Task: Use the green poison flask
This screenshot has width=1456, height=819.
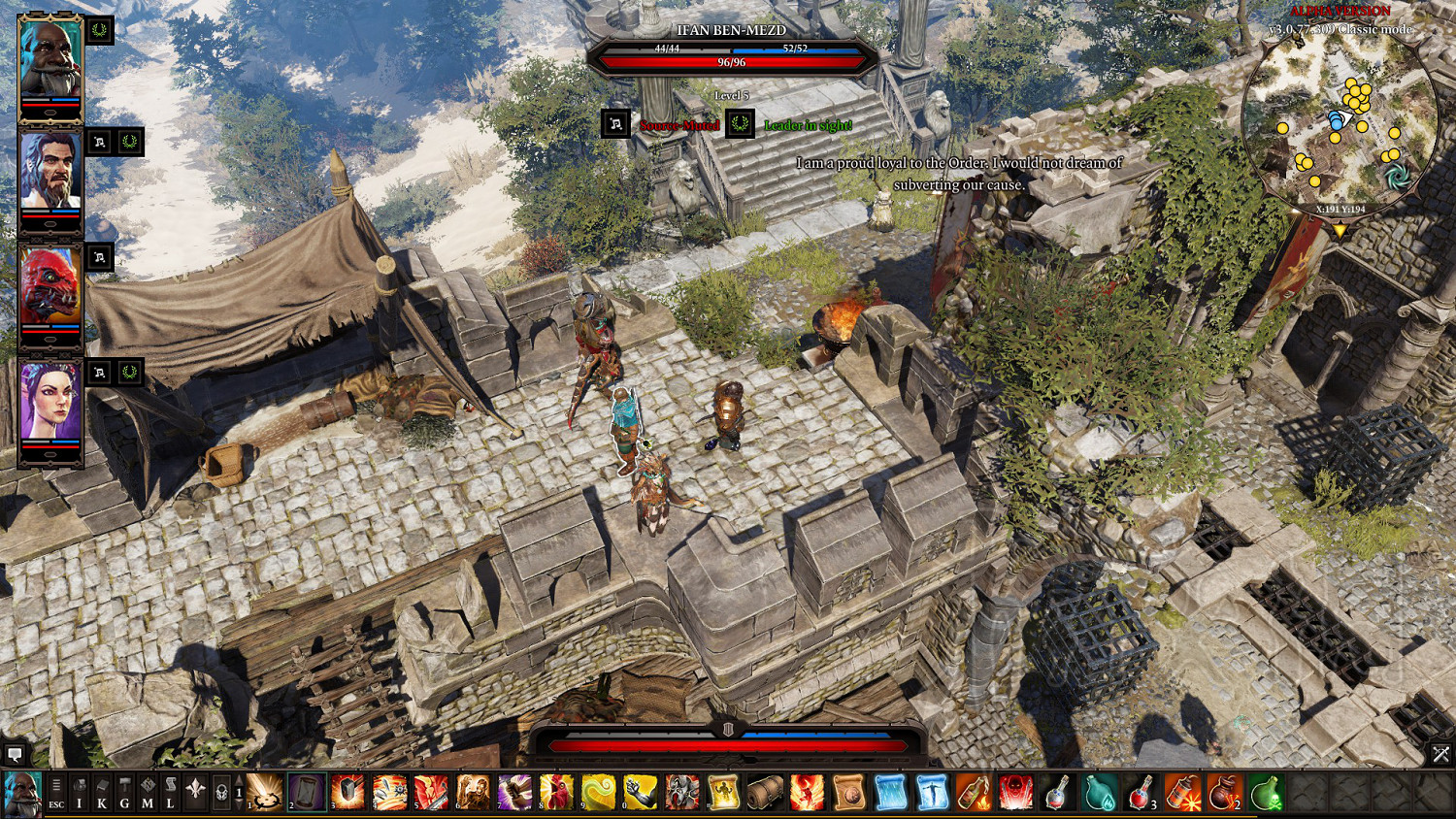Action: tap(1266, 792)
